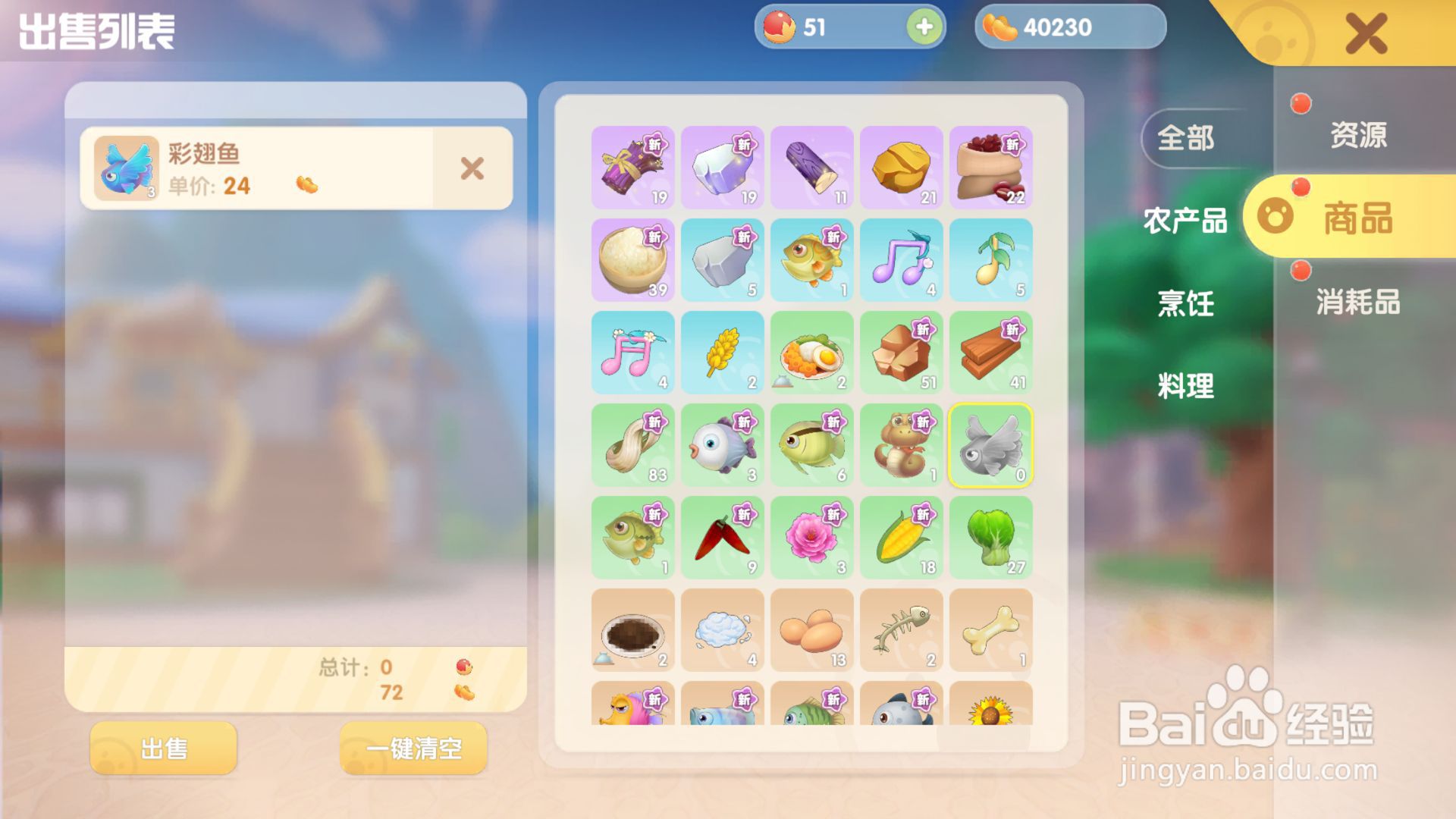Select the 农产品 filter option
The width and height of the screenshot is (1456, 819).
click(1185, 222)
